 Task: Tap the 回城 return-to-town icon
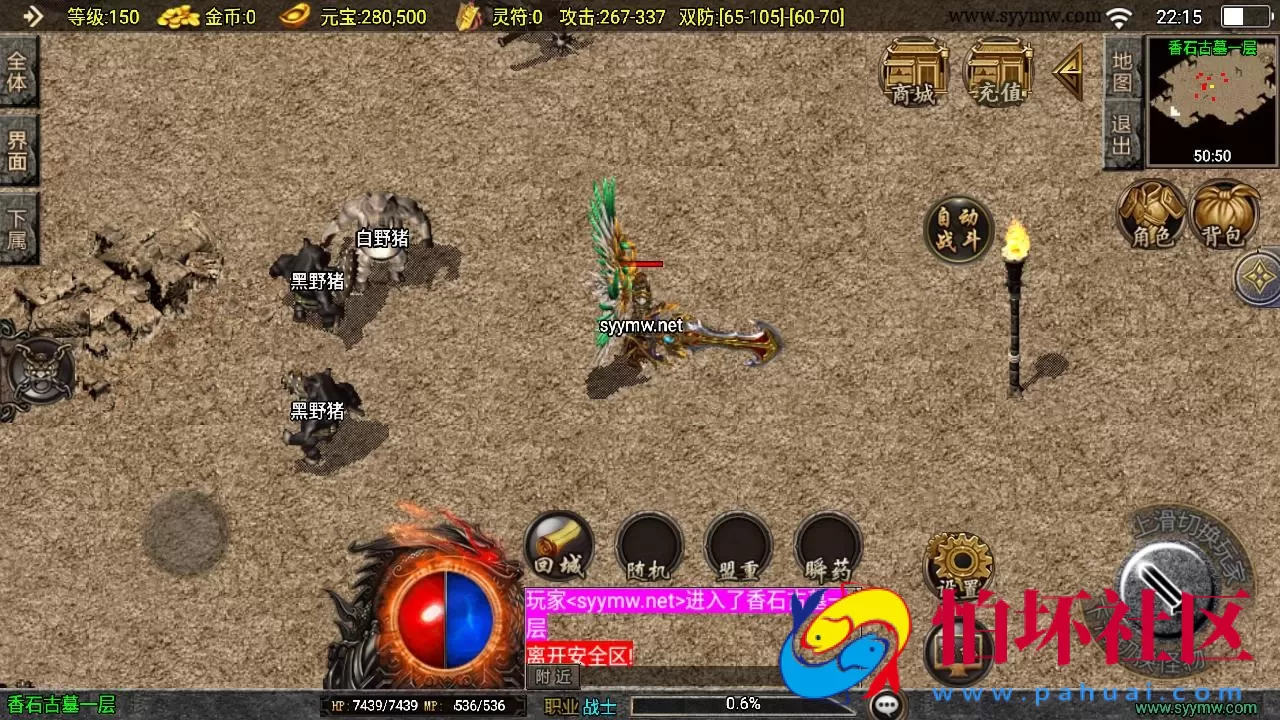coord(558,546)
